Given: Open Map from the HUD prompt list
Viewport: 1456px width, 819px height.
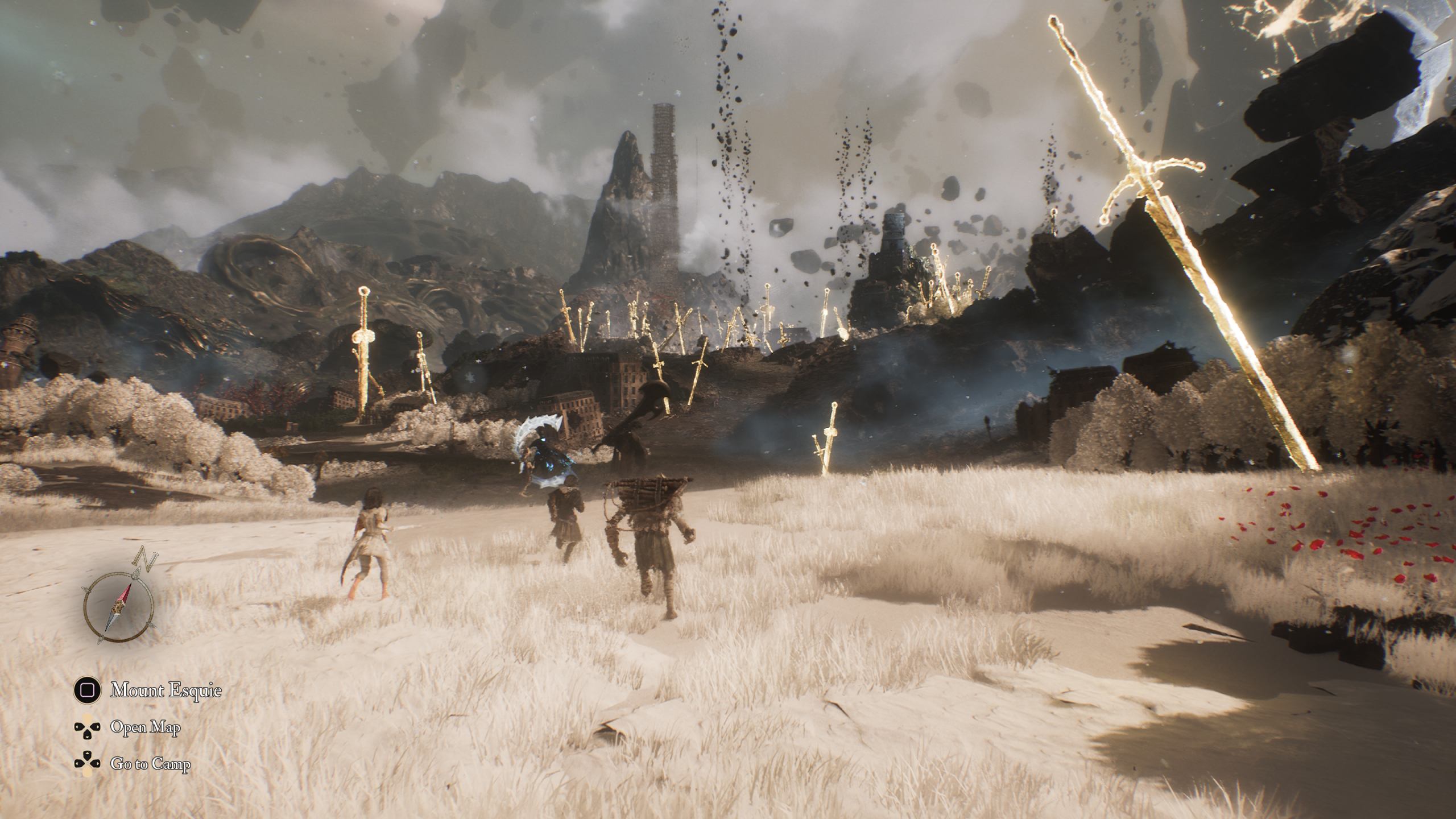Looking at the screenshot, I should 146,727.
